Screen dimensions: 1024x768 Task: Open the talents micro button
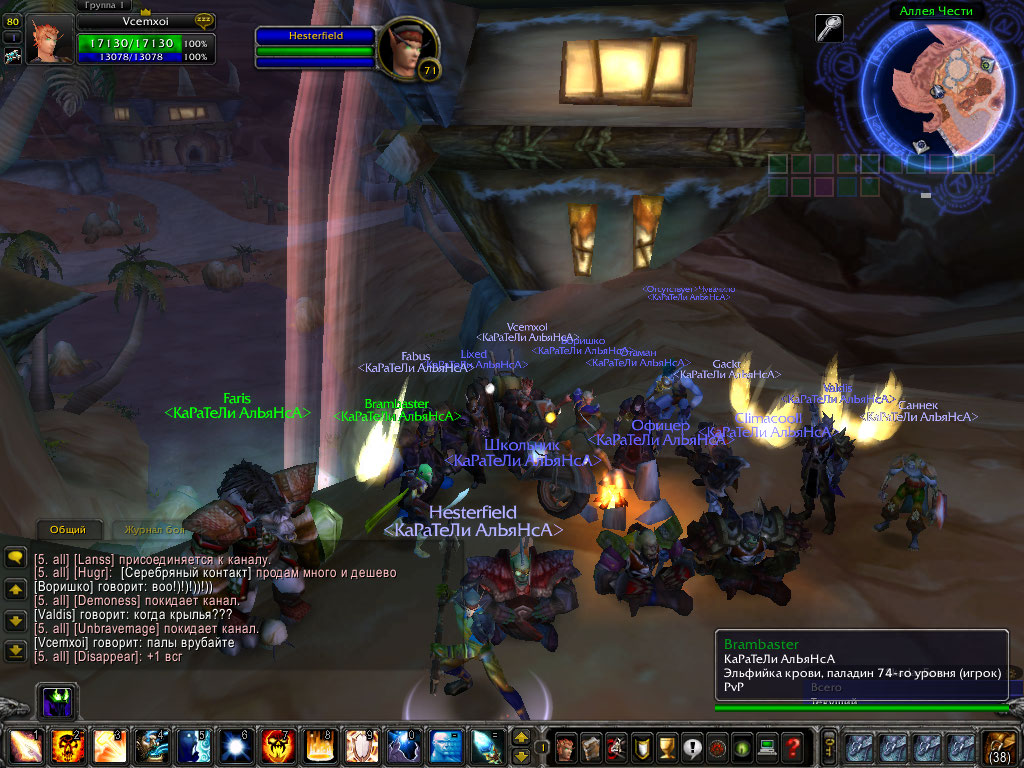click(617, 747)
